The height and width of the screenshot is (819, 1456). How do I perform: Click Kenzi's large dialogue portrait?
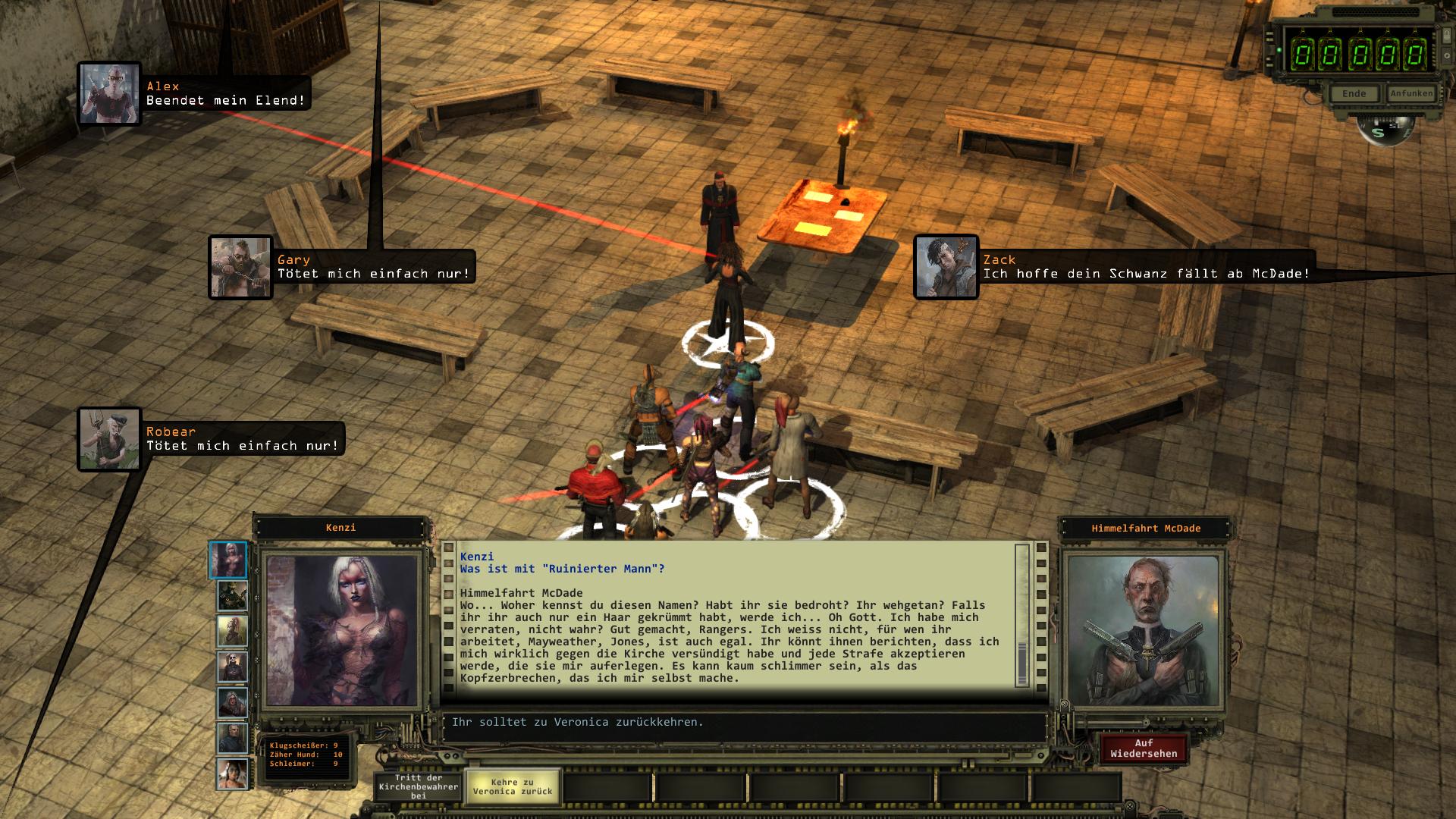[x=341, y=631]
